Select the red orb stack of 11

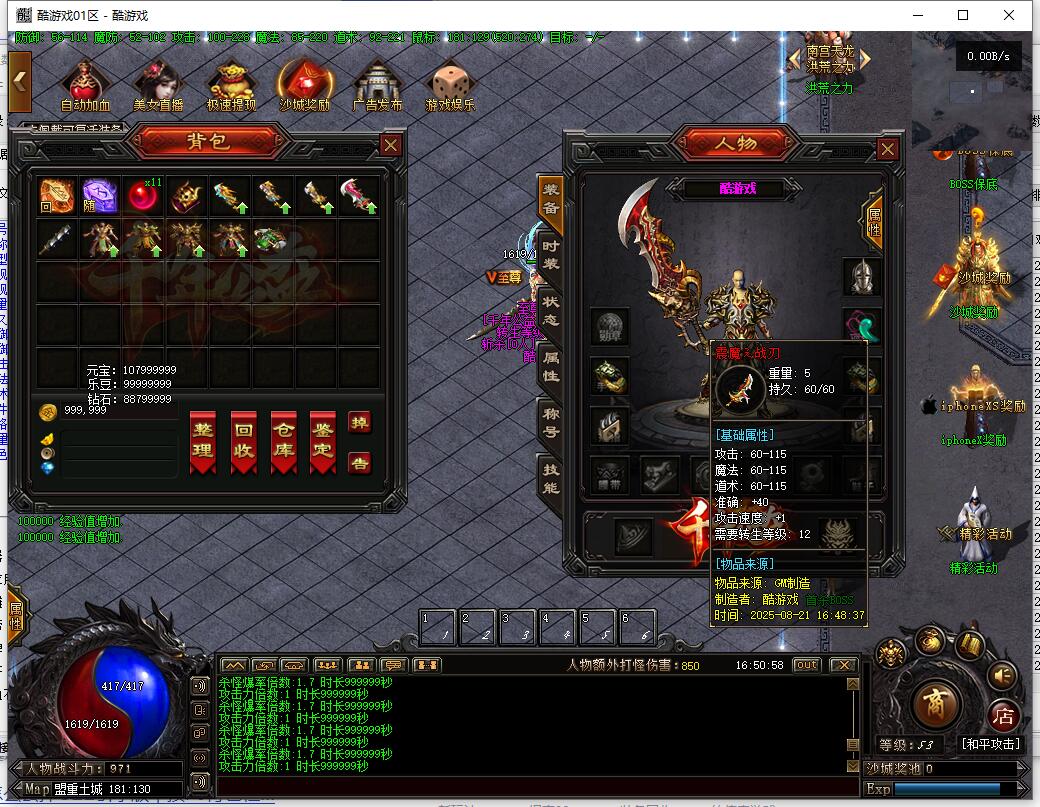click(x=143, y=196)
